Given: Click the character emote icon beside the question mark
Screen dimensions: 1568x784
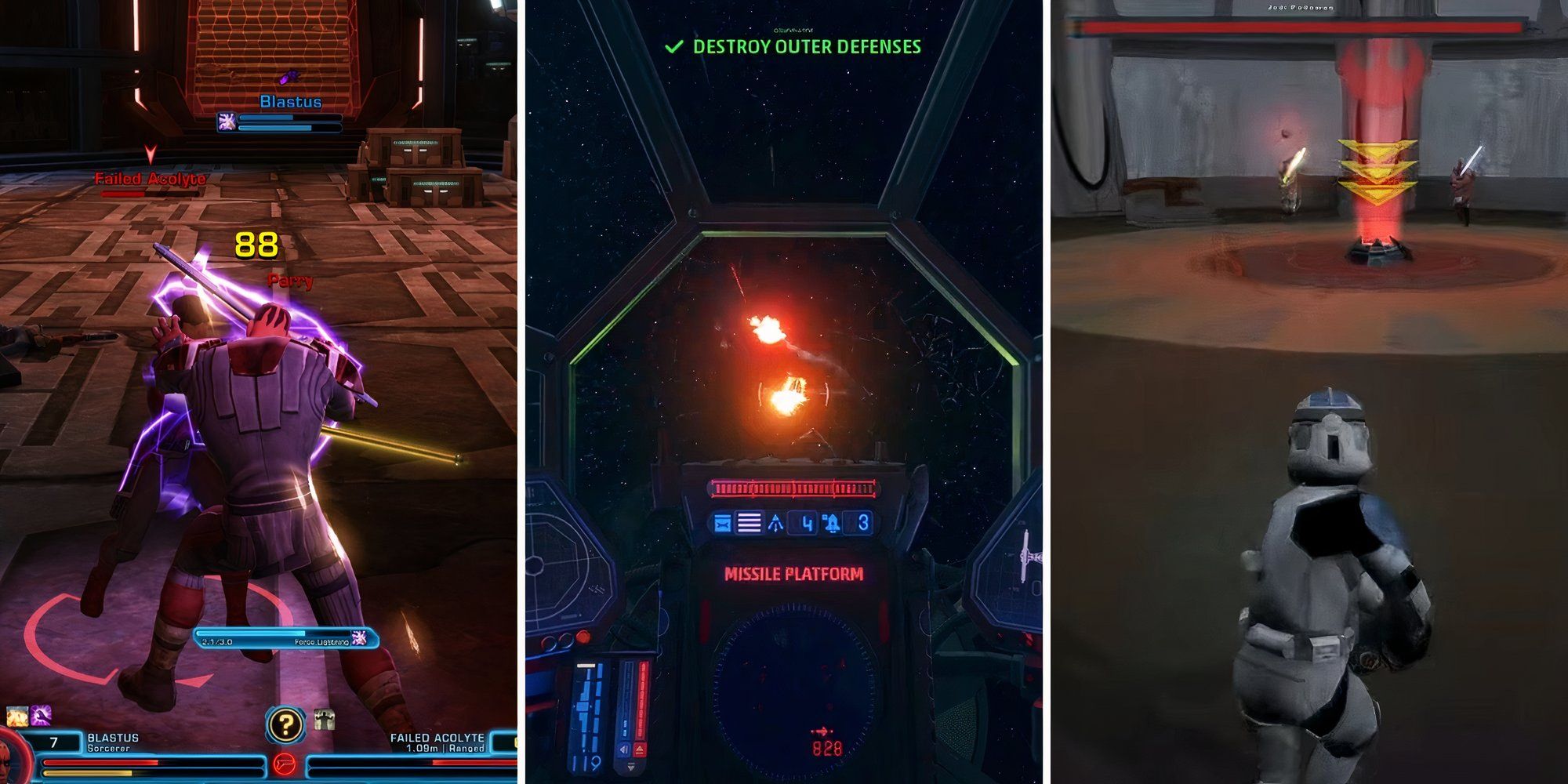Looking at the screenshot, I should tap(325, 718).
